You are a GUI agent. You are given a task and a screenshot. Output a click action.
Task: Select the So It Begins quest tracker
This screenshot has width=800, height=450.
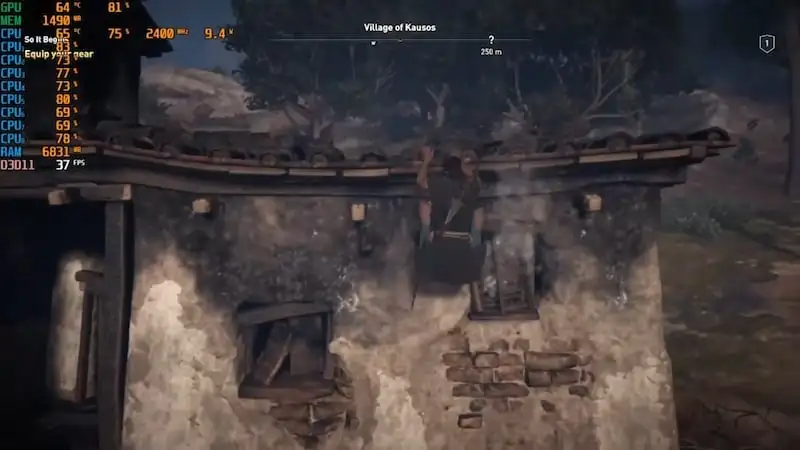[x=48, y=42]
